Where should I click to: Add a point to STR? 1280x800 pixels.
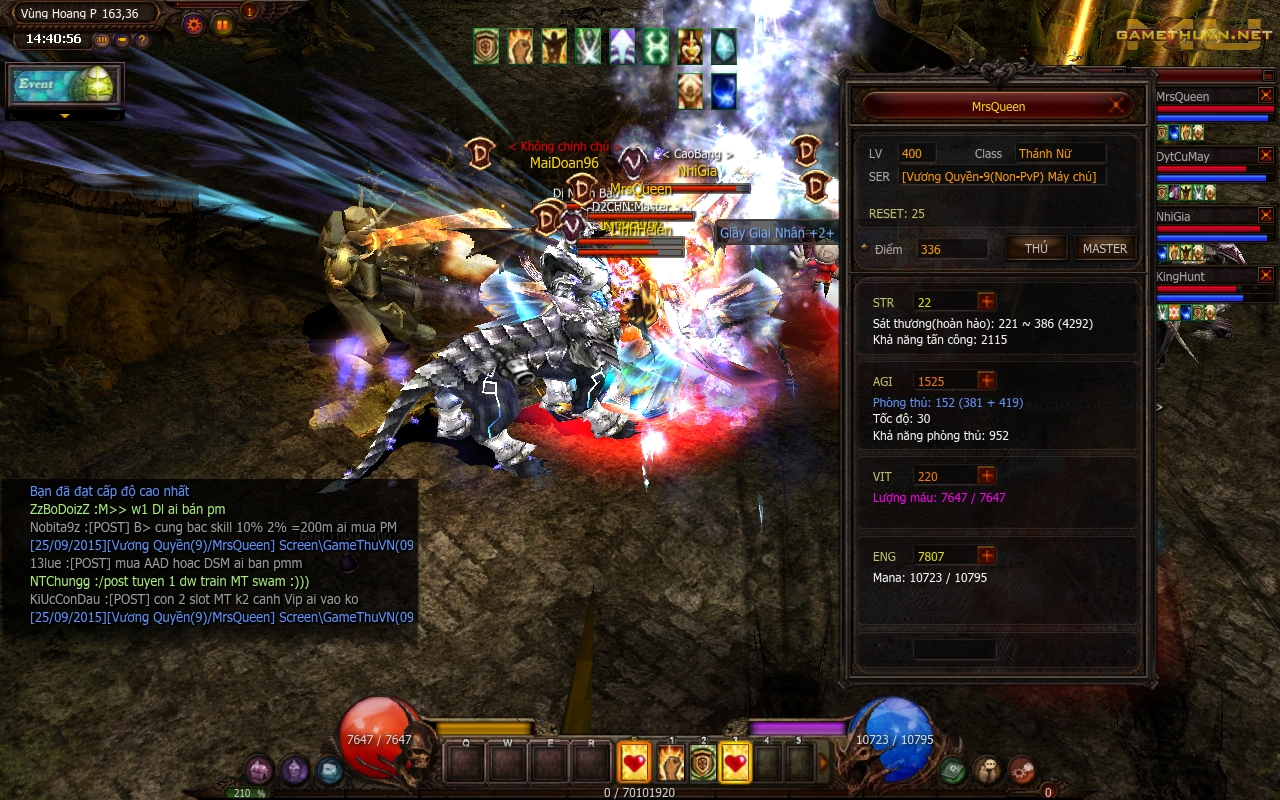(987, 302)
